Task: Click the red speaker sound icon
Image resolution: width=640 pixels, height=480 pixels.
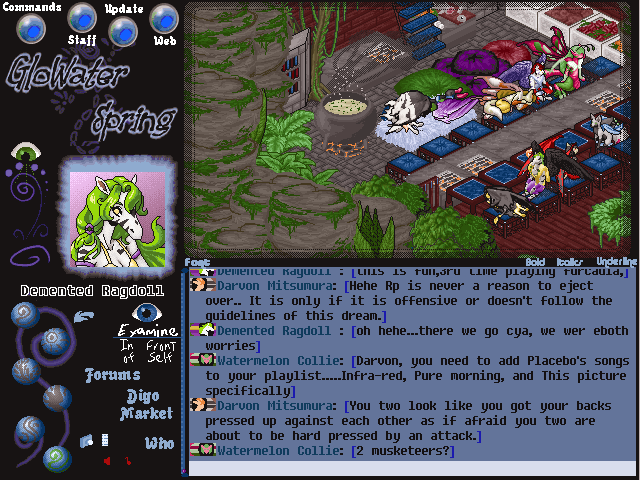Action: (x=106, y=461)
